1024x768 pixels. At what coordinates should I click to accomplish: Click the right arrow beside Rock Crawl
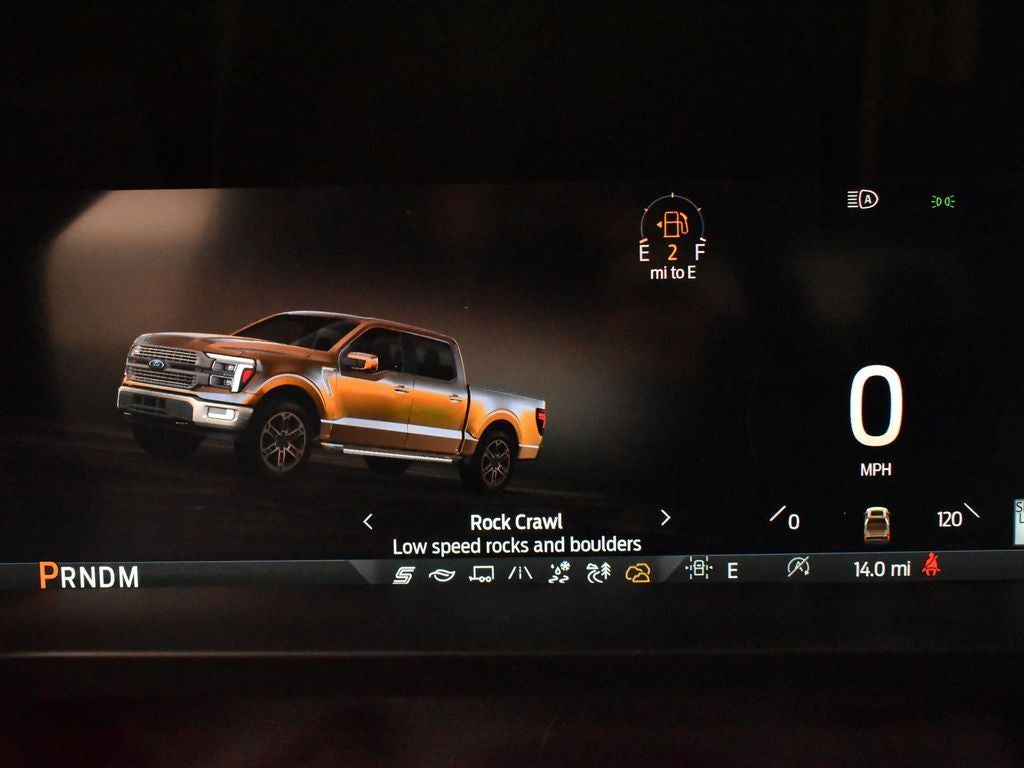click(665, 518)
